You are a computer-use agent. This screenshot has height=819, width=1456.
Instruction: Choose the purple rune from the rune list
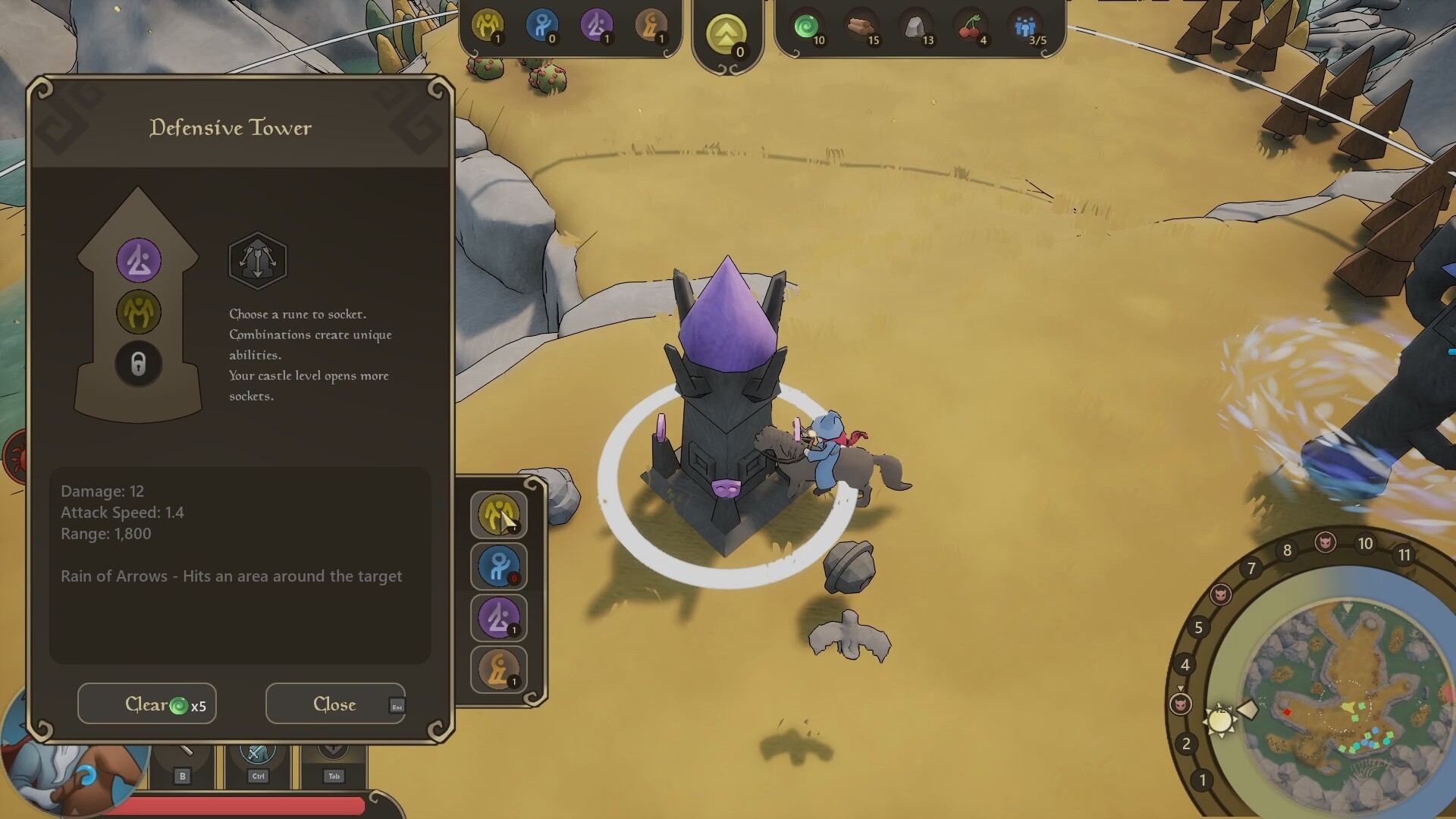coord(498,617)
